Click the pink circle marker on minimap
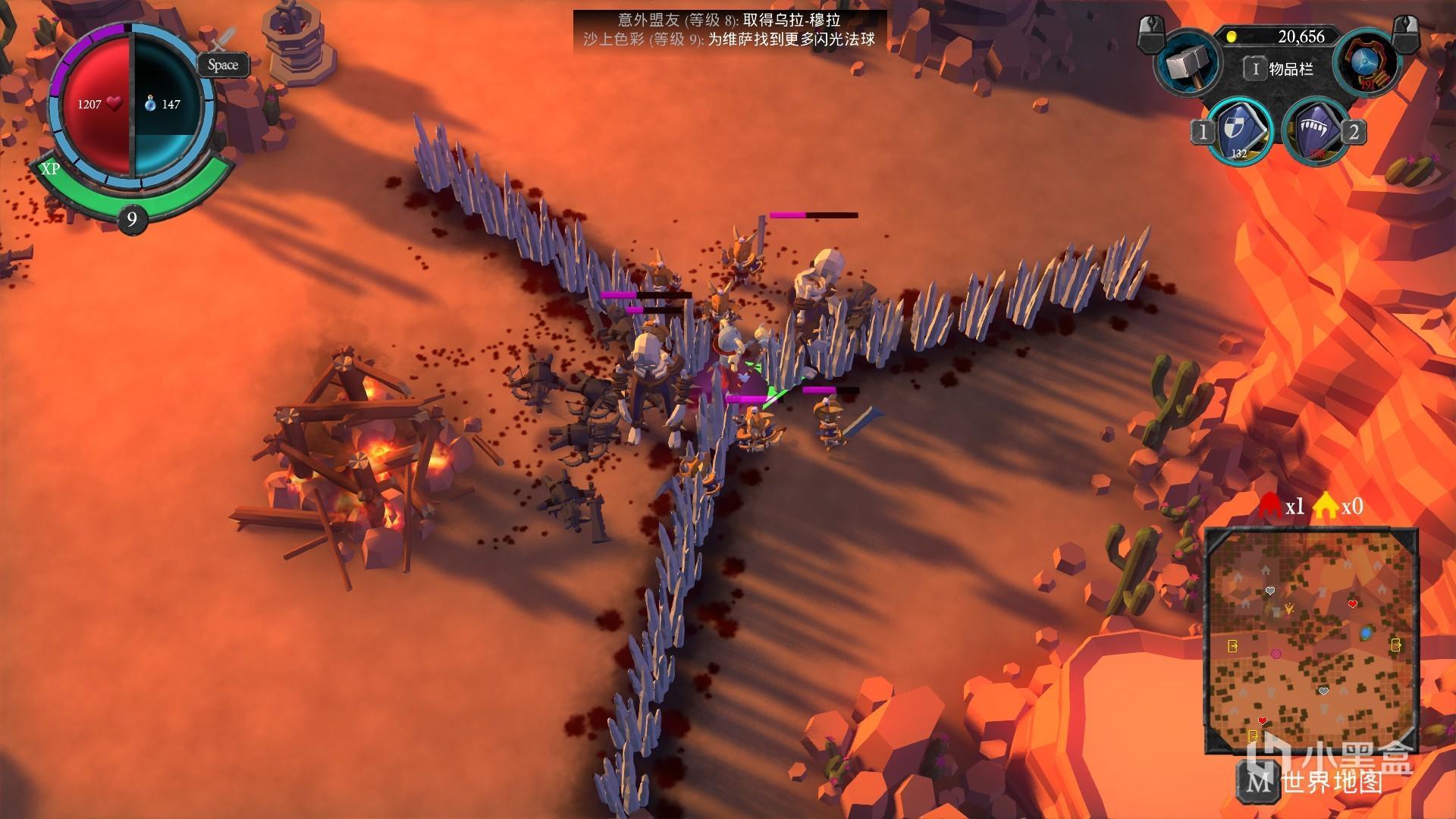The image size is (1456, 819). (x=1276, y=654)
